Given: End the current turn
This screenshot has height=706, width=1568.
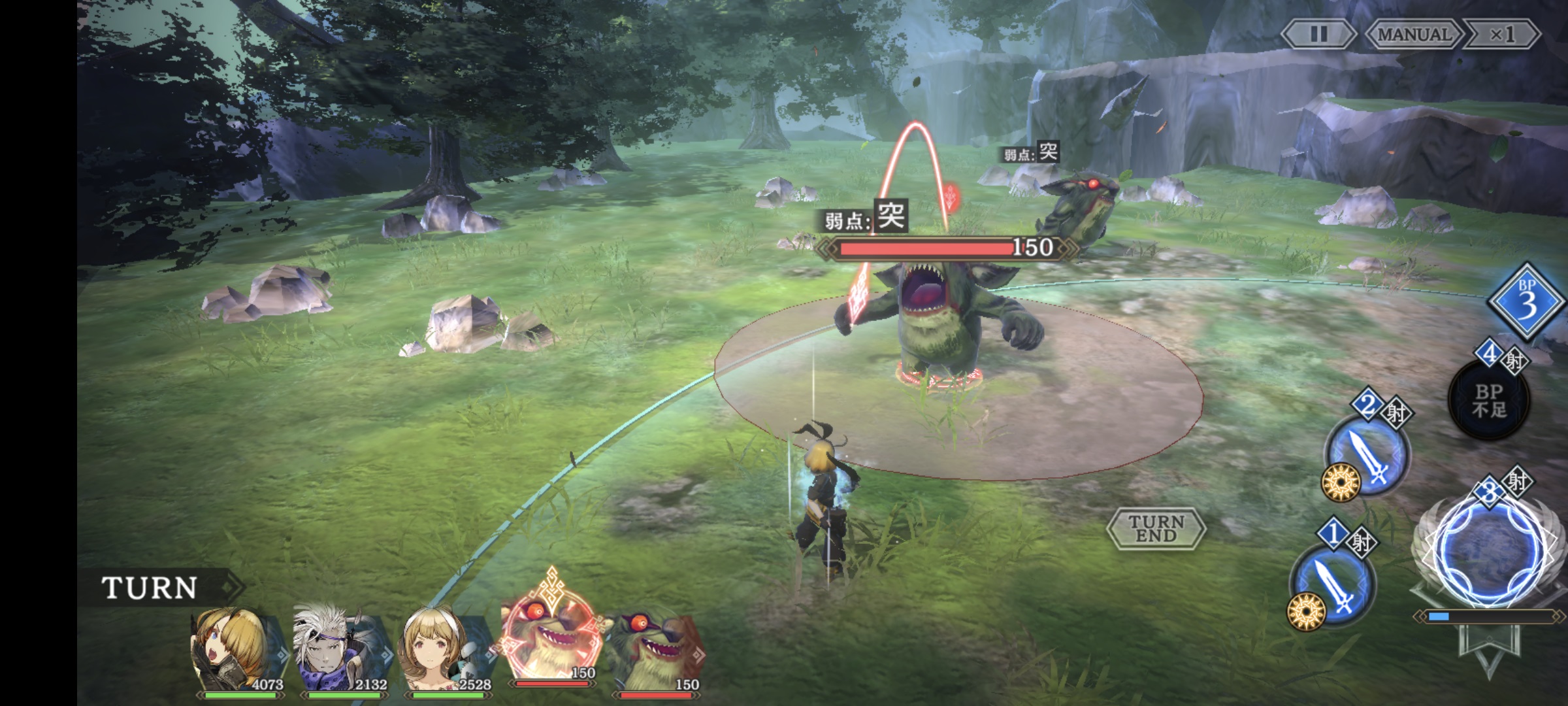Looking at the screenshot, I should 1156,528.
